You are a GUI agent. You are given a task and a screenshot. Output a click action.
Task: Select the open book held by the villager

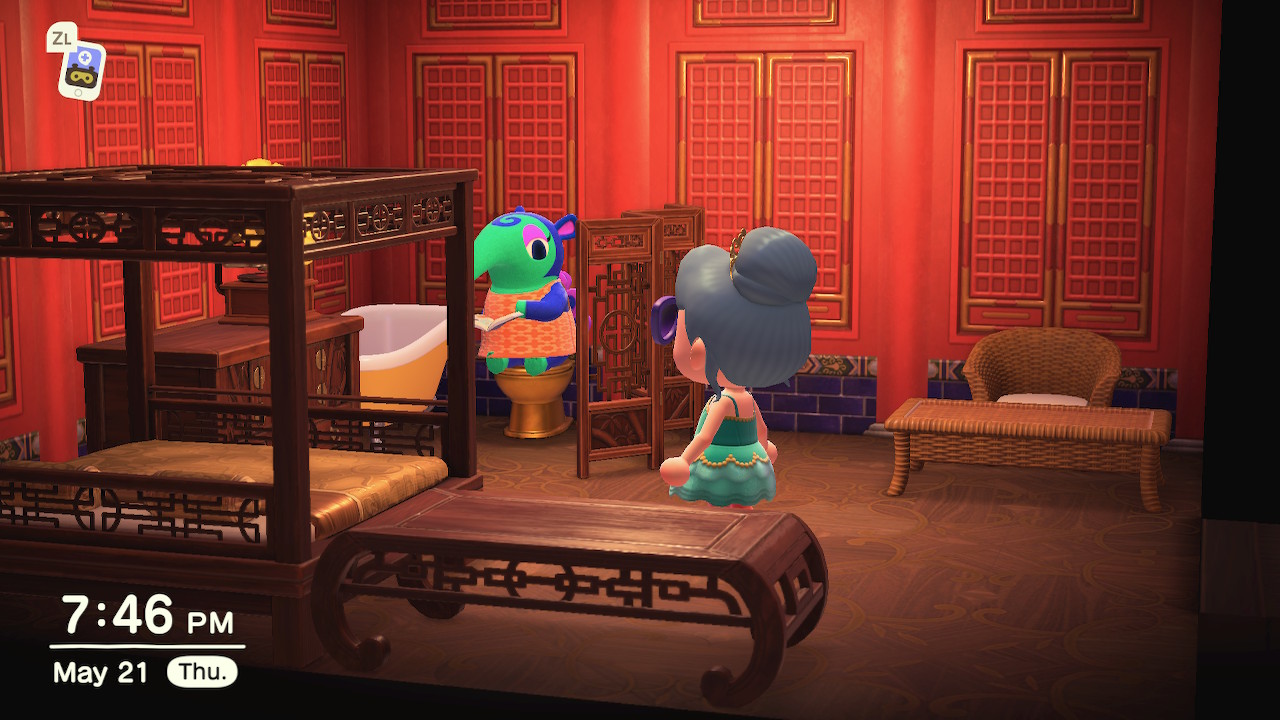tap(496, 320)
